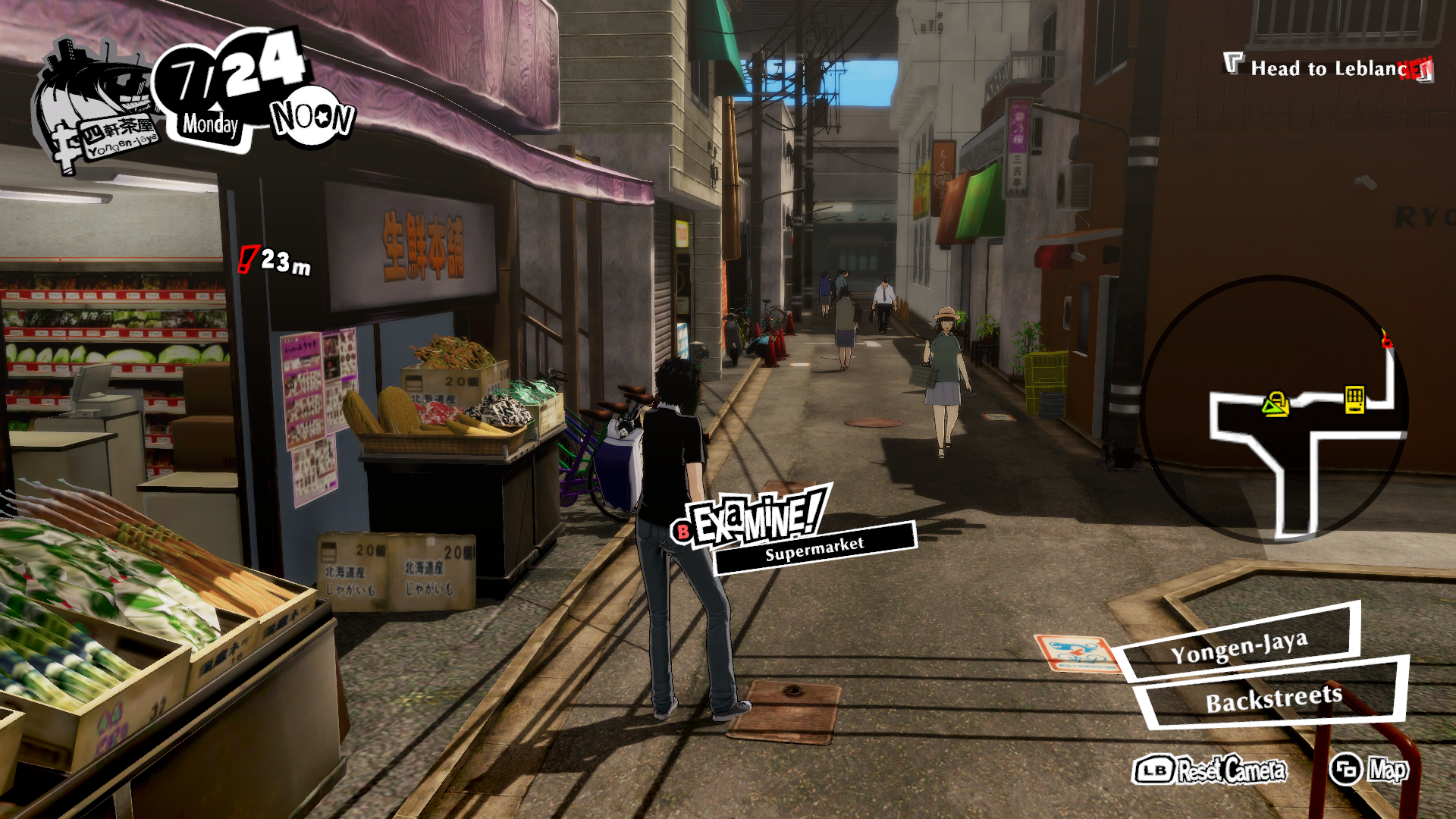Image resolution: width=1456 pixels, height=819 pixels.
Task: Select the yellow-green marker on the minimap
Action: 1276,404
